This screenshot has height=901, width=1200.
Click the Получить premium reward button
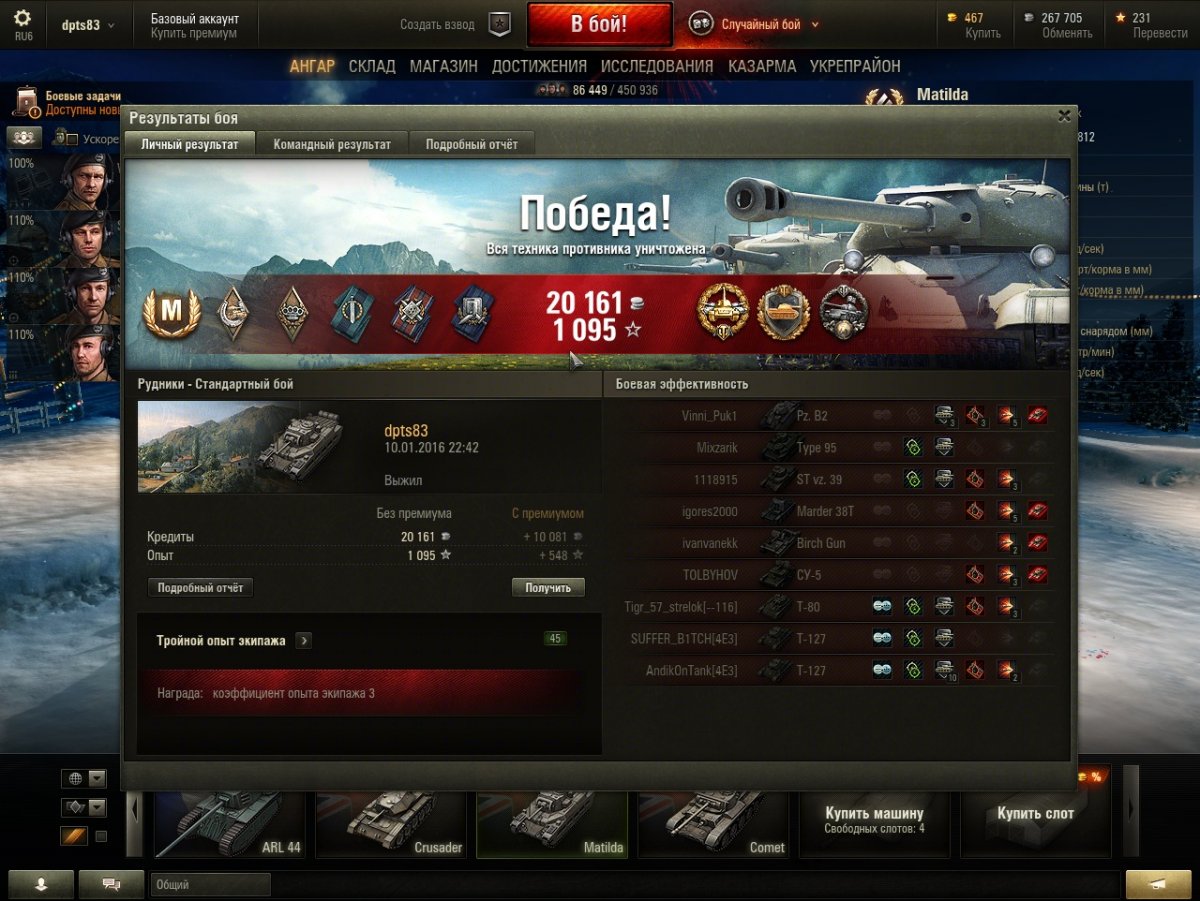pos(548,588)
